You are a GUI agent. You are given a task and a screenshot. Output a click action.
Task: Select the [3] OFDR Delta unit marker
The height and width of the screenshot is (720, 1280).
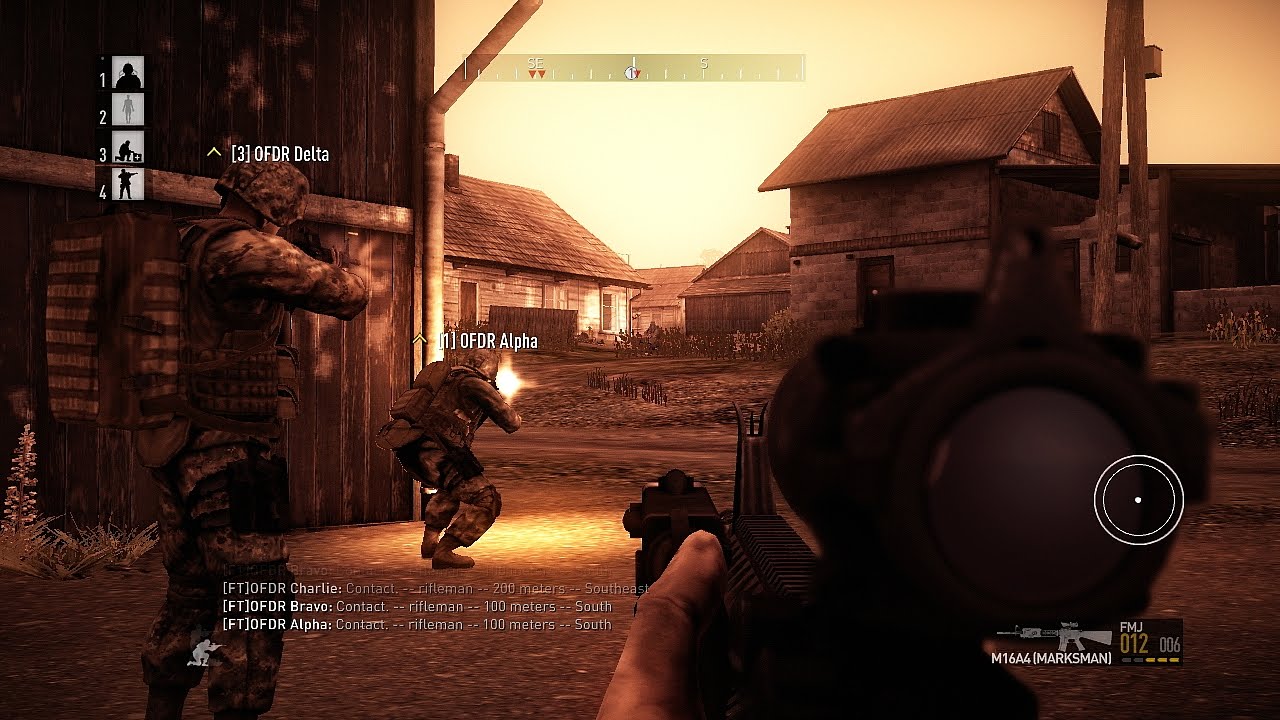click(x=268, y=154)
